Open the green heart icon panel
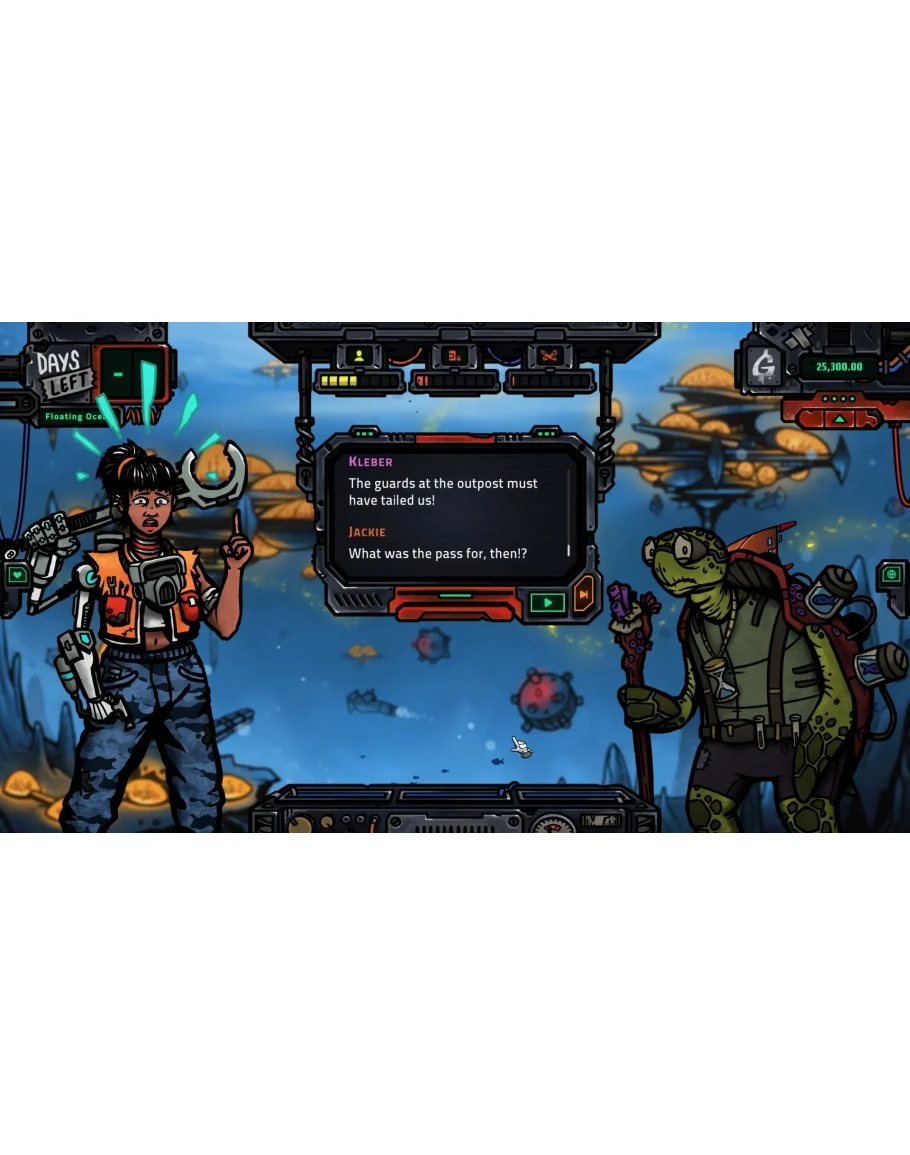910x1155 pixels. [x=17, y=575]
